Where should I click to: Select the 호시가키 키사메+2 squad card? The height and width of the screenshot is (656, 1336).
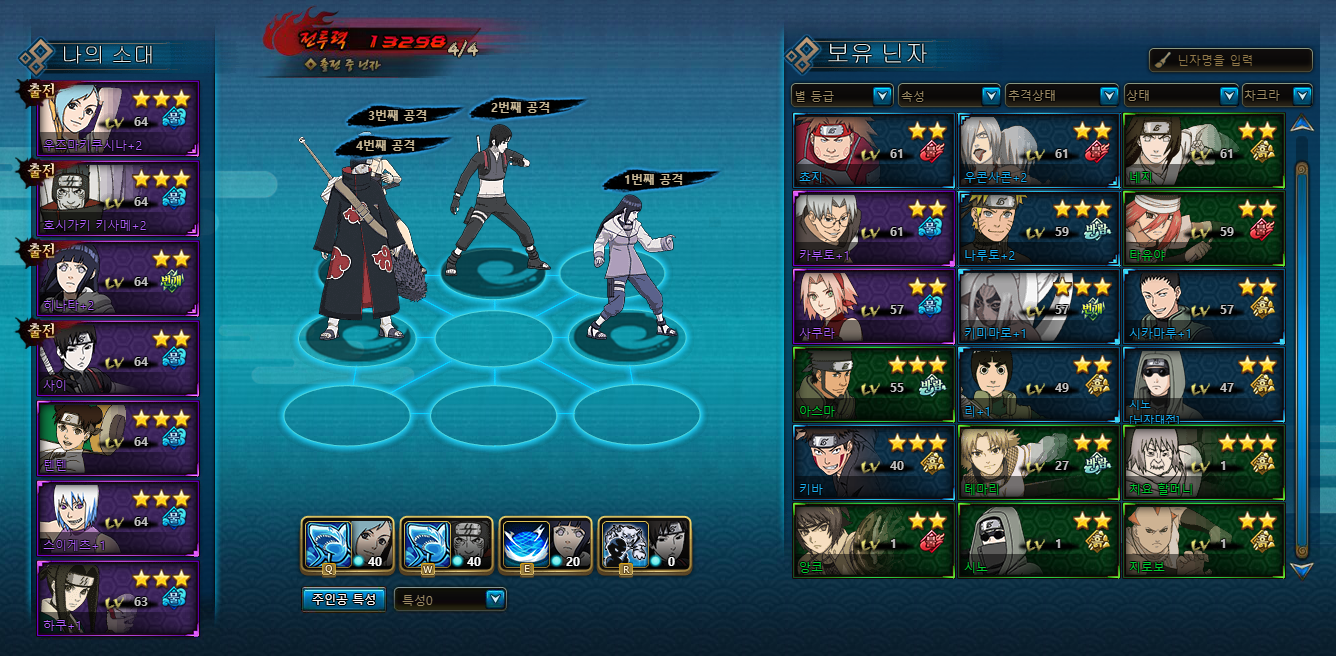tap(118, 198)
